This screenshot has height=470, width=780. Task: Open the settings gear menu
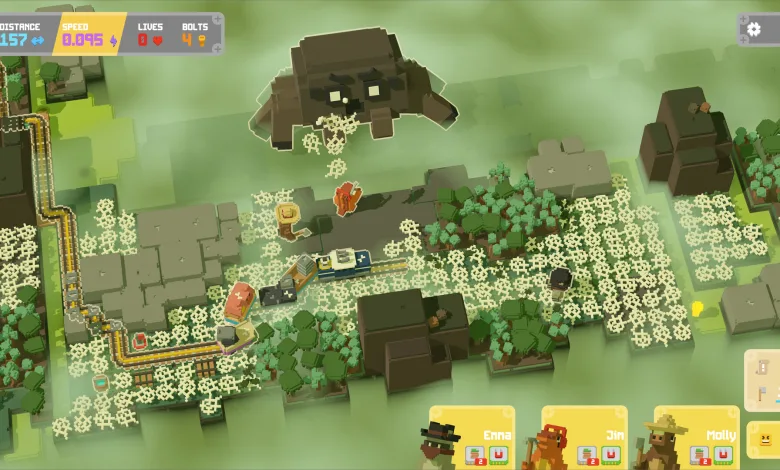pos(756,29)
